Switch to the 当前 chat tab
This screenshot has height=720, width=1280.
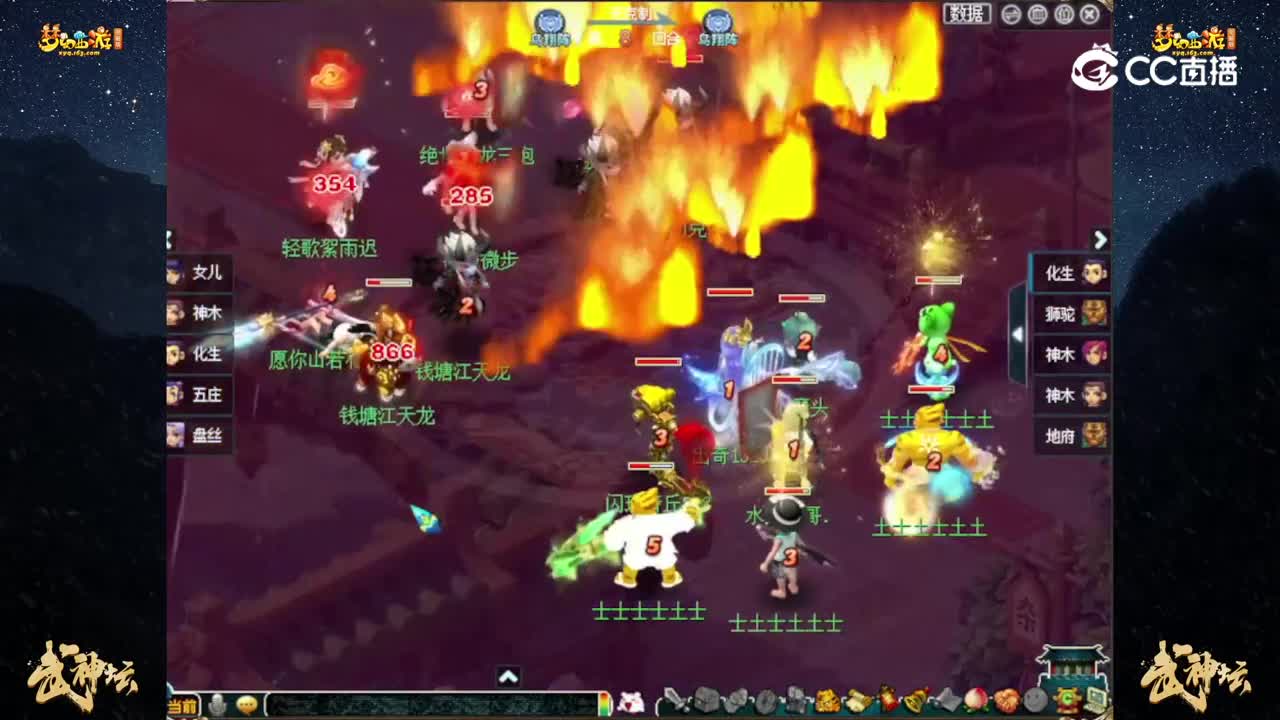point(183,705)
